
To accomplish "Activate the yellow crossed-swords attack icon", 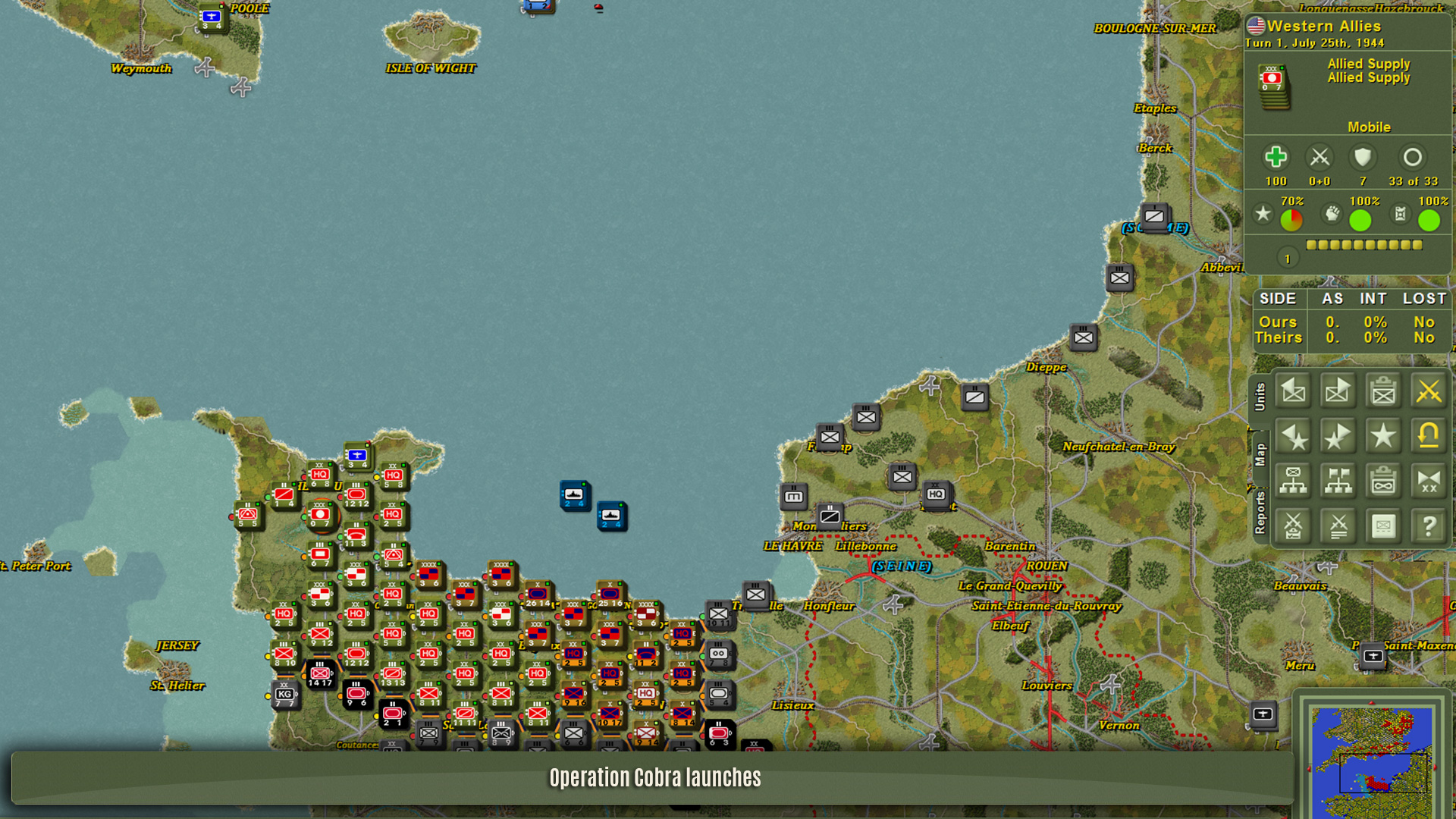I will click(x=1428, y=391).
